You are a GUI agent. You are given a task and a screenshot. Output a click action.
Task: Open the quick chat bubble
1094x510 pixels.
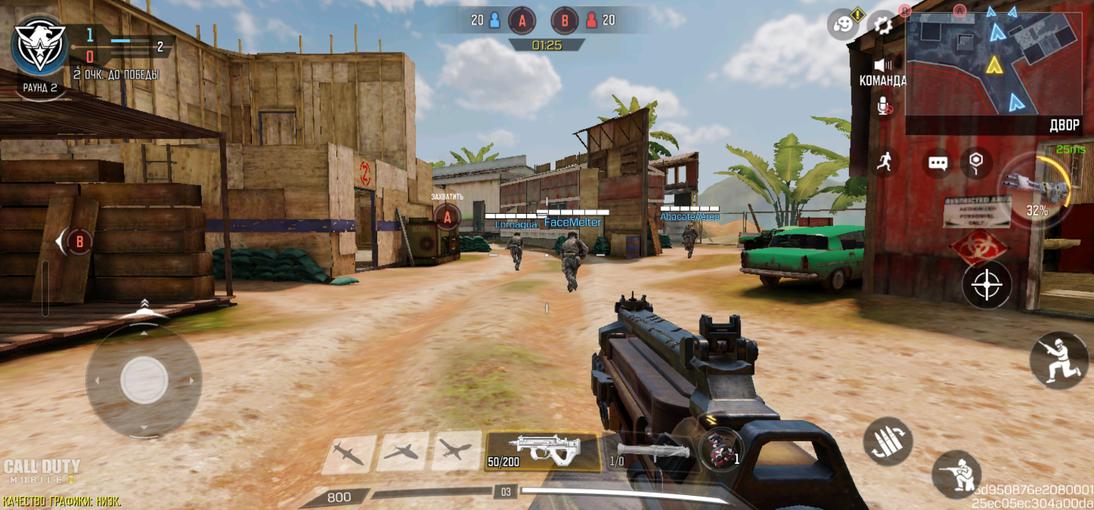pyautogui.click(x=937, y=163)
